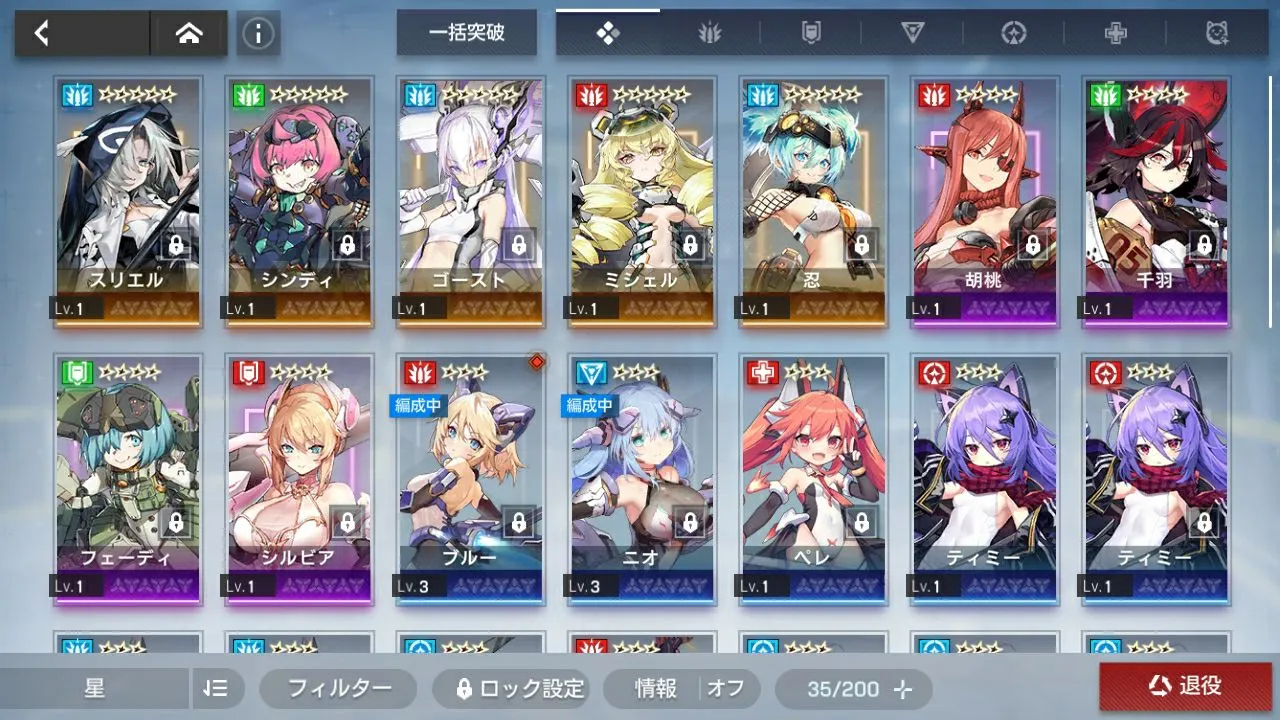This screenshot has width=1280, height=720.
Task: Tap the 一括突破 button
Action: [466, 33]
